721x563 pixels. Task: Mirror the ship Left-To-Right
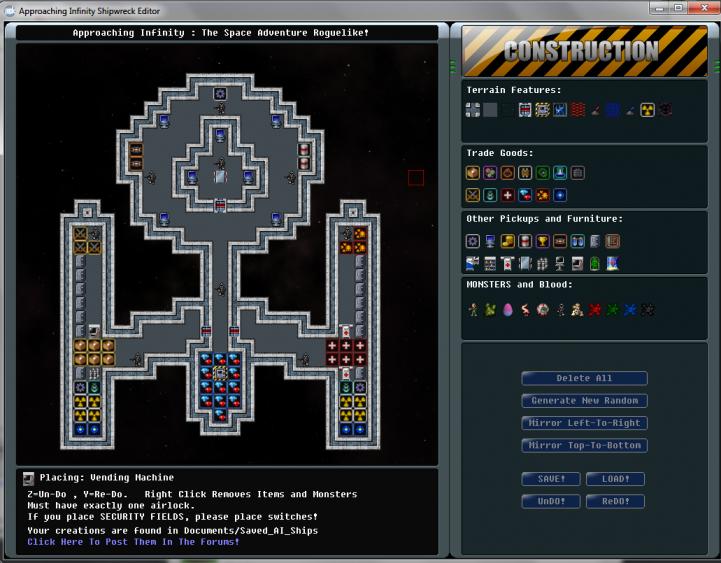(584, 423)
